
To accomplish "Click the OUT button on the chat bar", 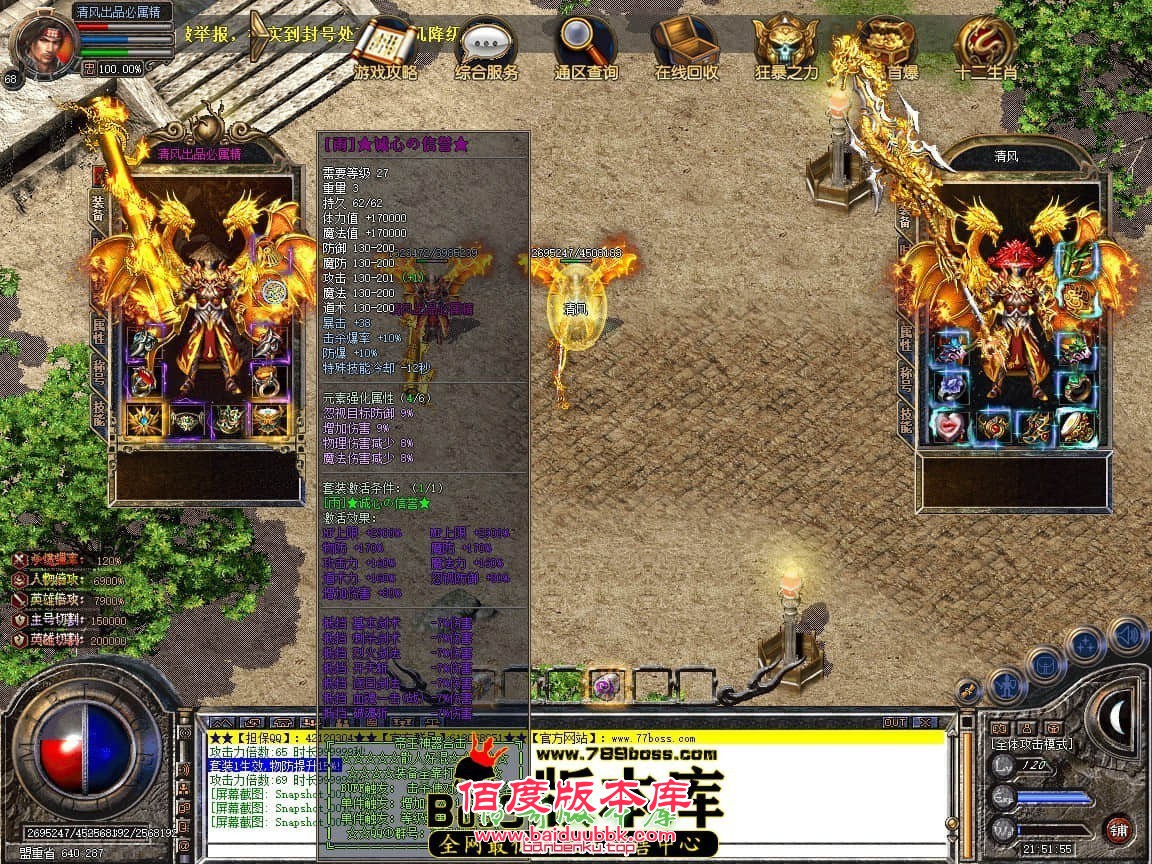I will (894, 722).
